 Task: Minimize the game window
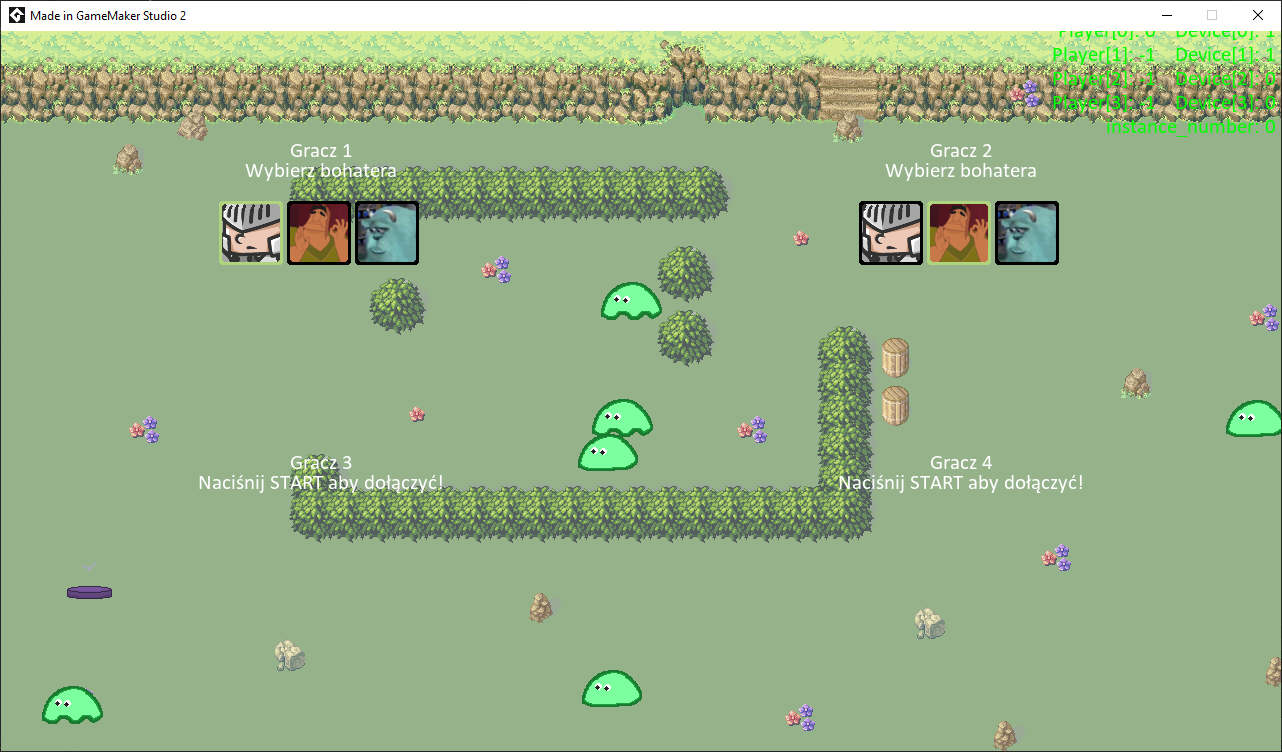(x=1166, y=15)
